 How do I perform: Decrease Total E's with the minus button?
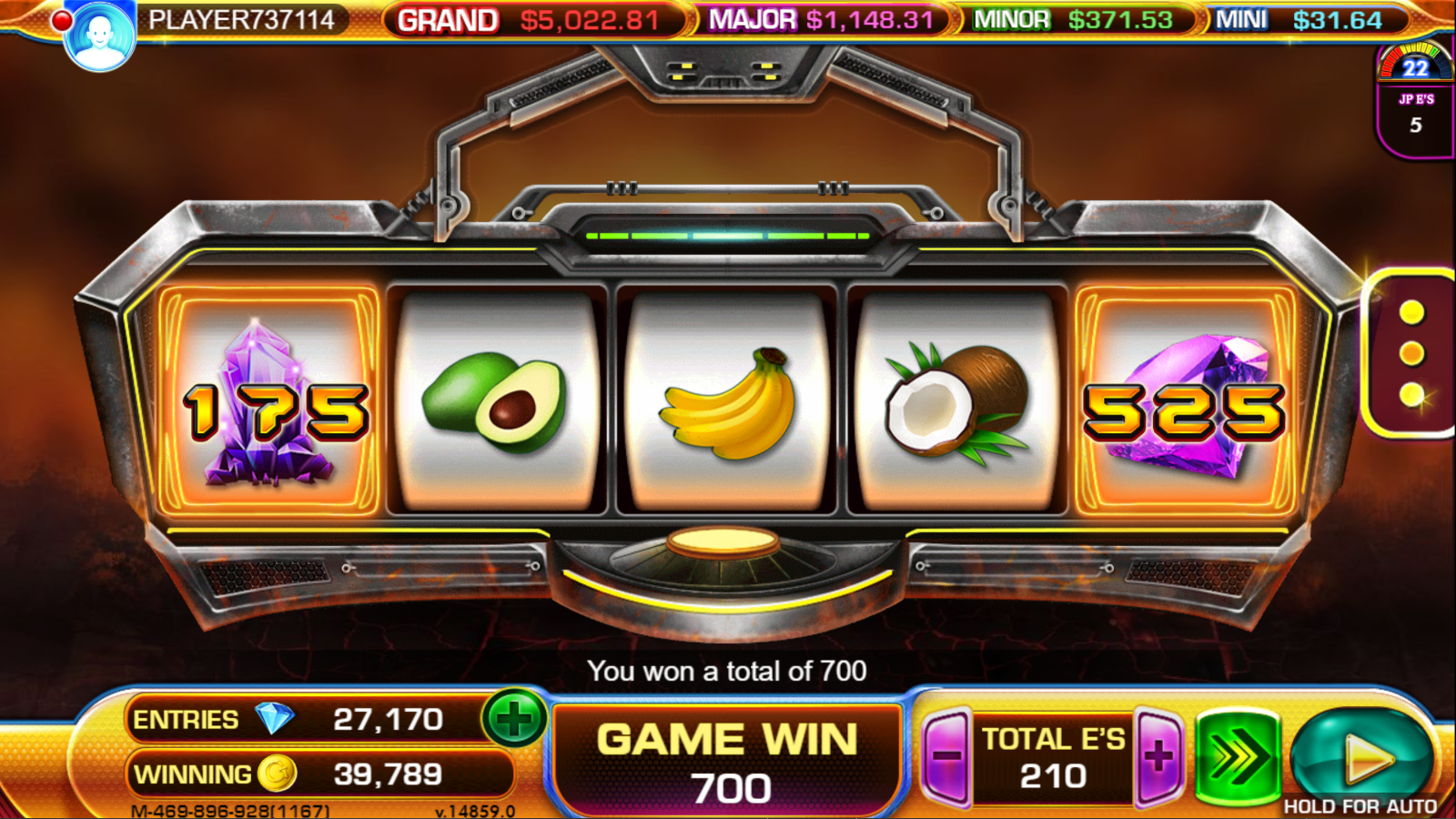[946, 755]
